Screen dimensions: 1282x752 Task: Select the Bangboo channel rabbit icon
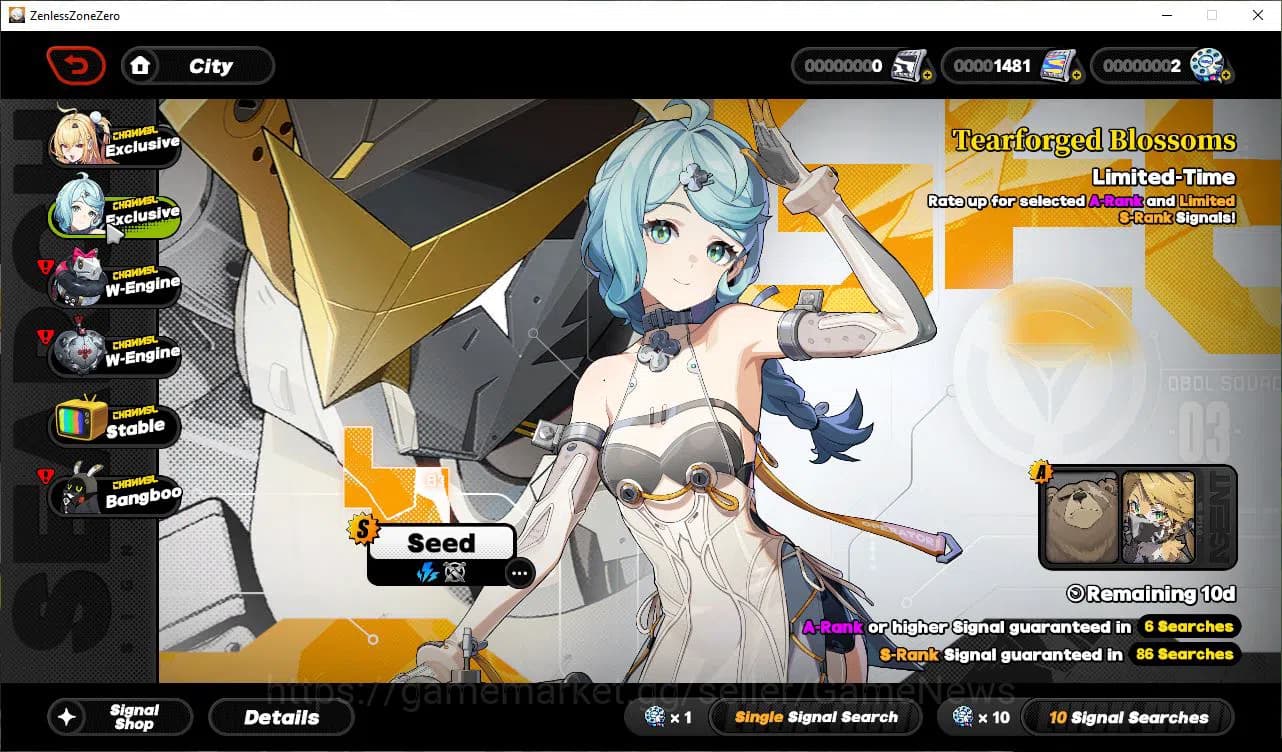pos(78,490)
